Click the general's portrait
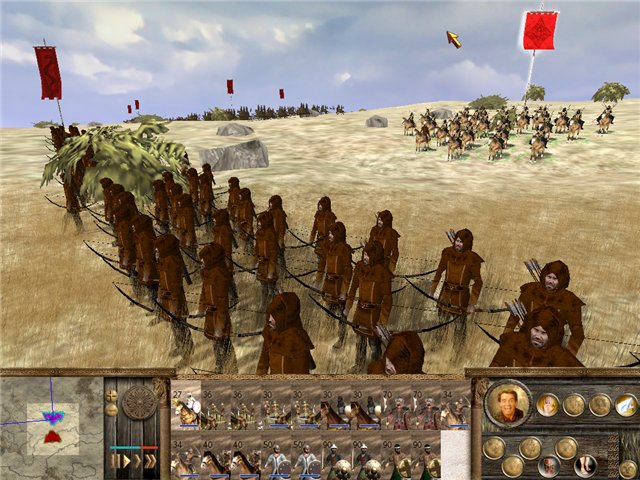This screenshot has width=640, height=480. (x=509, y=402)
